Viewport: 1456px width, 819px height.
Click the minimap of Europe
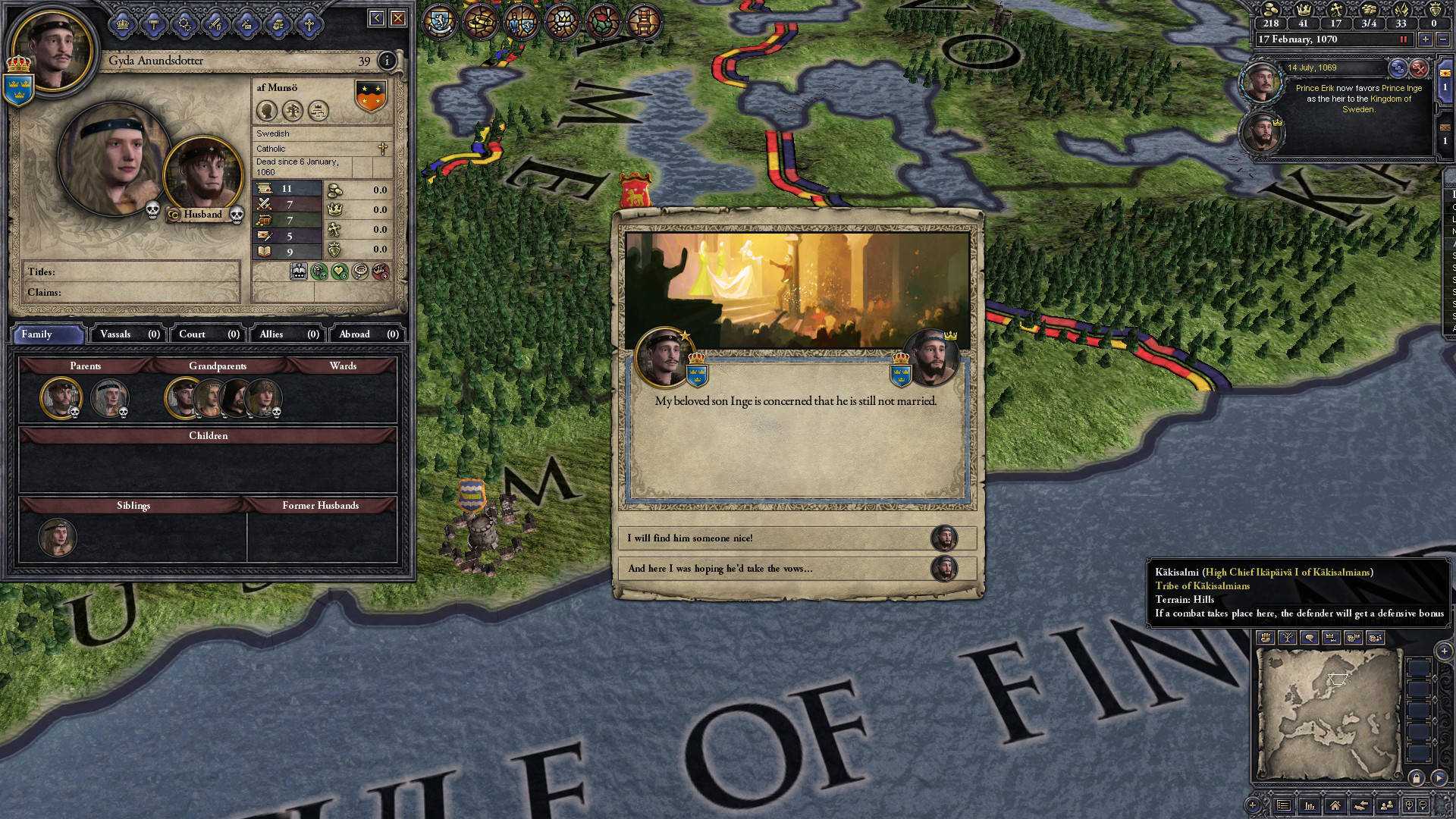(1328, 714)
